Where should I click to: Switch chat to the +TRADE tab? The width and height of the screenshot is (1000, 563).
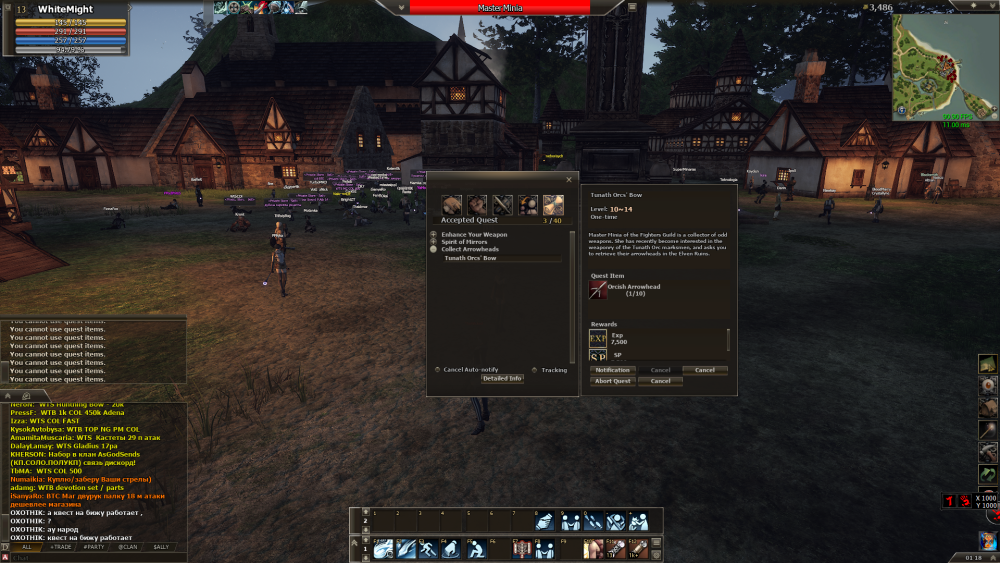point(61,547)
